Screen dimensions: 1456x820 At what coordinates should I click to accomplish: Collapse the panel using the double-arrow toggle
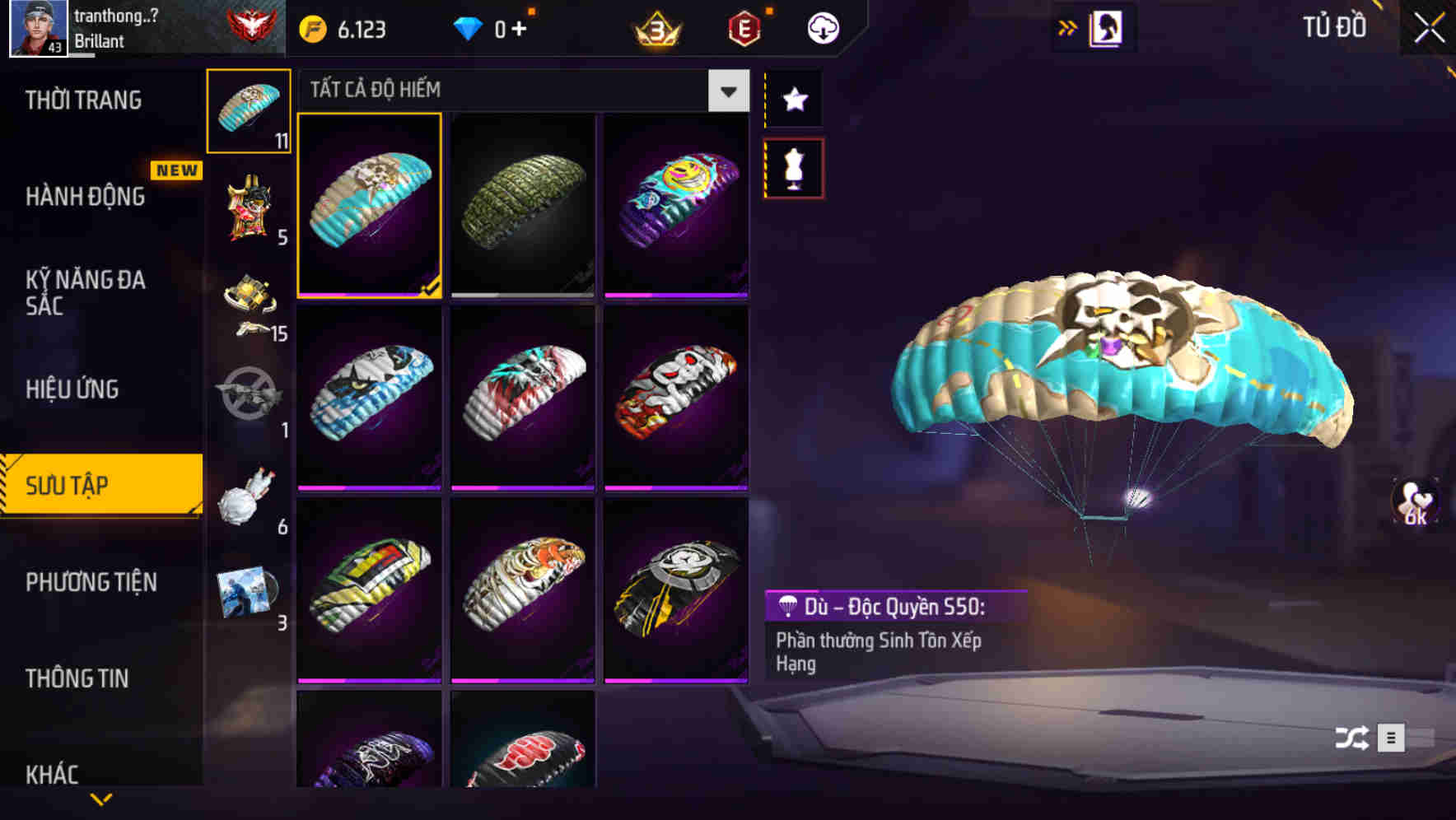(1067, 26)
